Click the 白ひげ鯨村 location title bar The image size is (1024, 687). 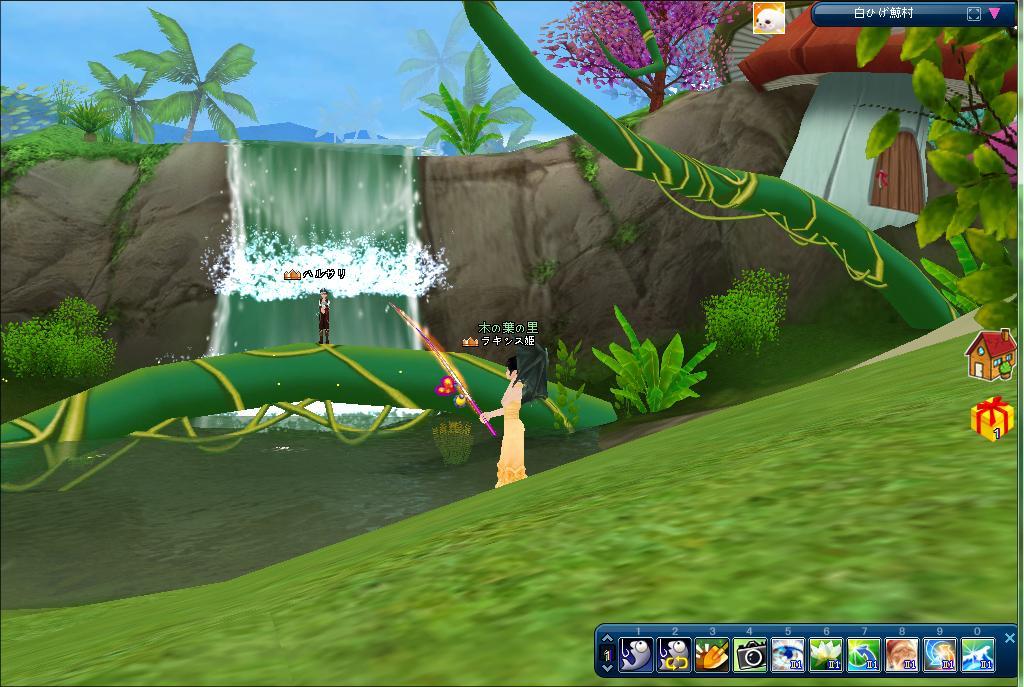click(x=884, y=14)
